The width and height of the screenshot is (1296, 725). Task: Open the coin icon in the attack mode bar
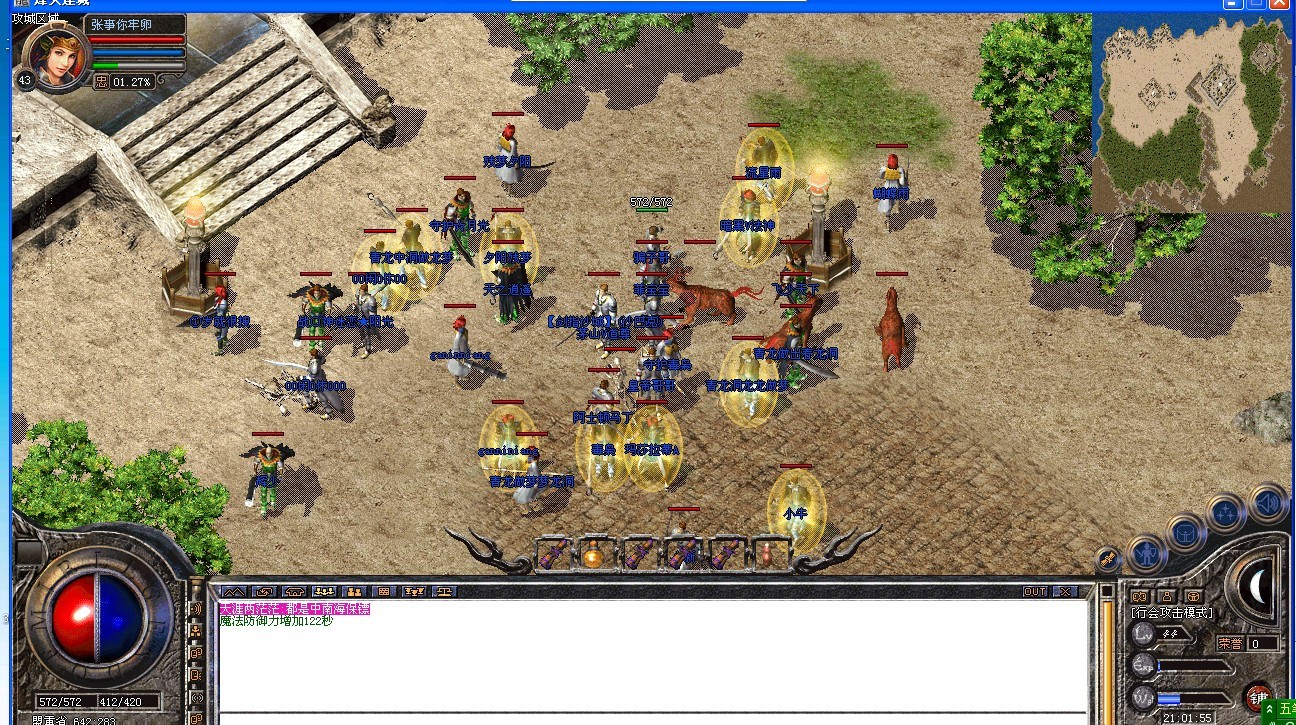click(x=1193, y=597)
